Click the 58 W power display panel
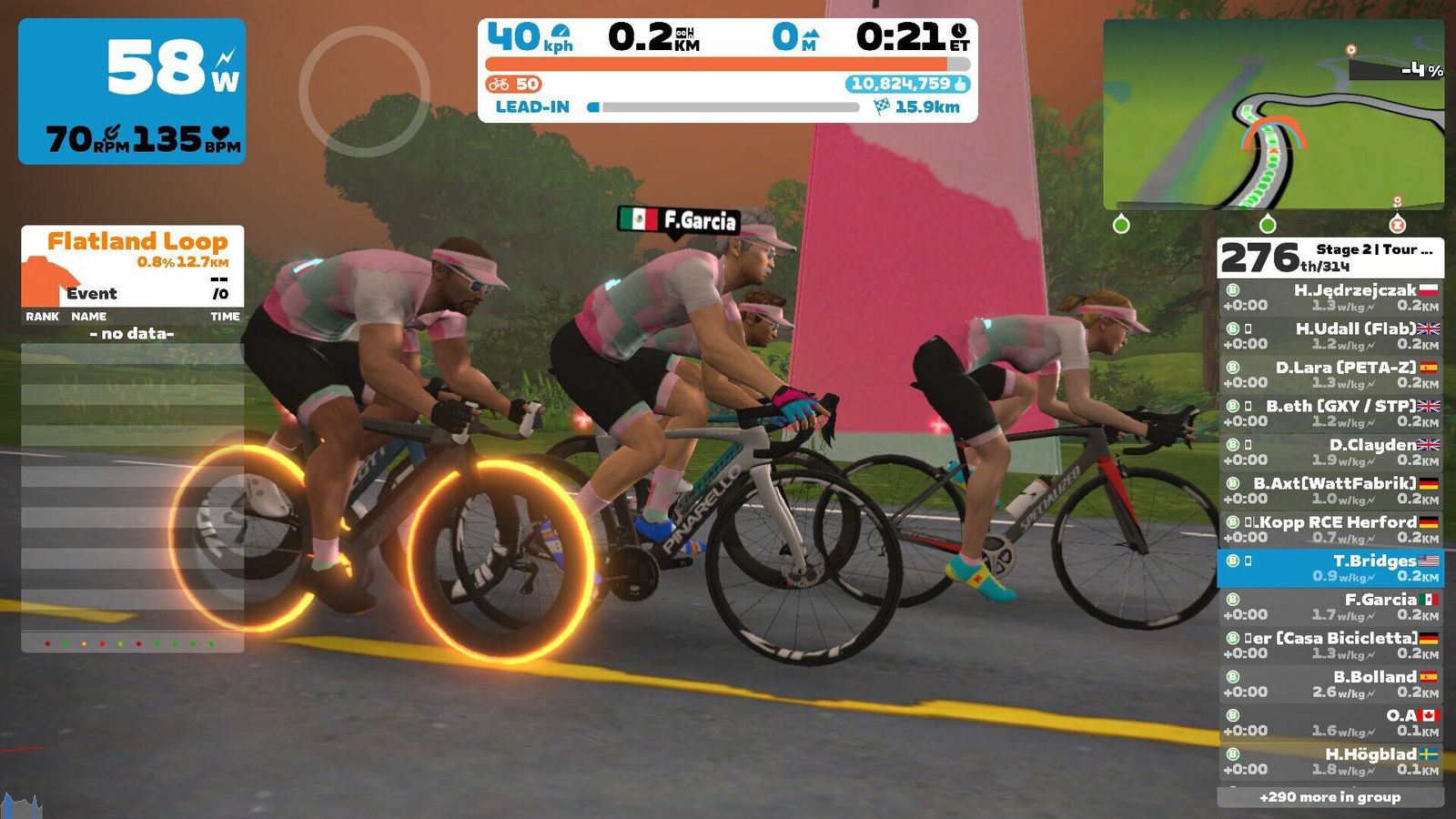This screenshot has height=819, width=1456. pyautogui.click(x=132, y=91)
